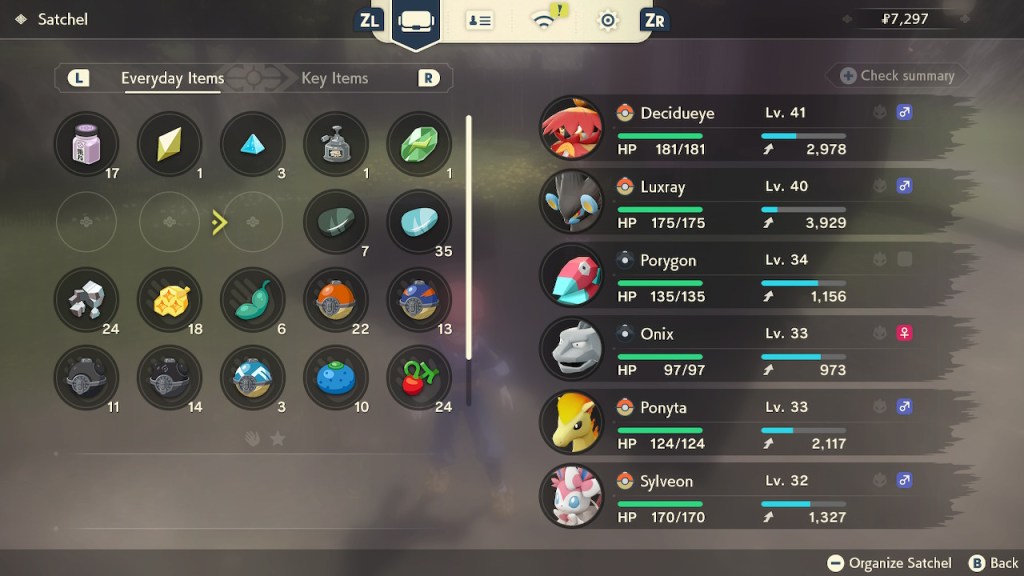The image size is (1024, 576).
Task: Select the pink-labeled jar item slot
Action: click(x=87, y=144)
